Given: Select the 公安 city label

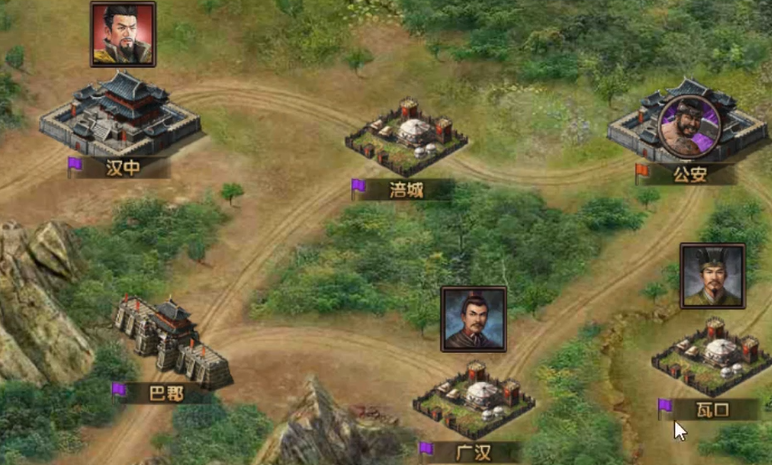Looking at the screenshot, I should (689, 174).
